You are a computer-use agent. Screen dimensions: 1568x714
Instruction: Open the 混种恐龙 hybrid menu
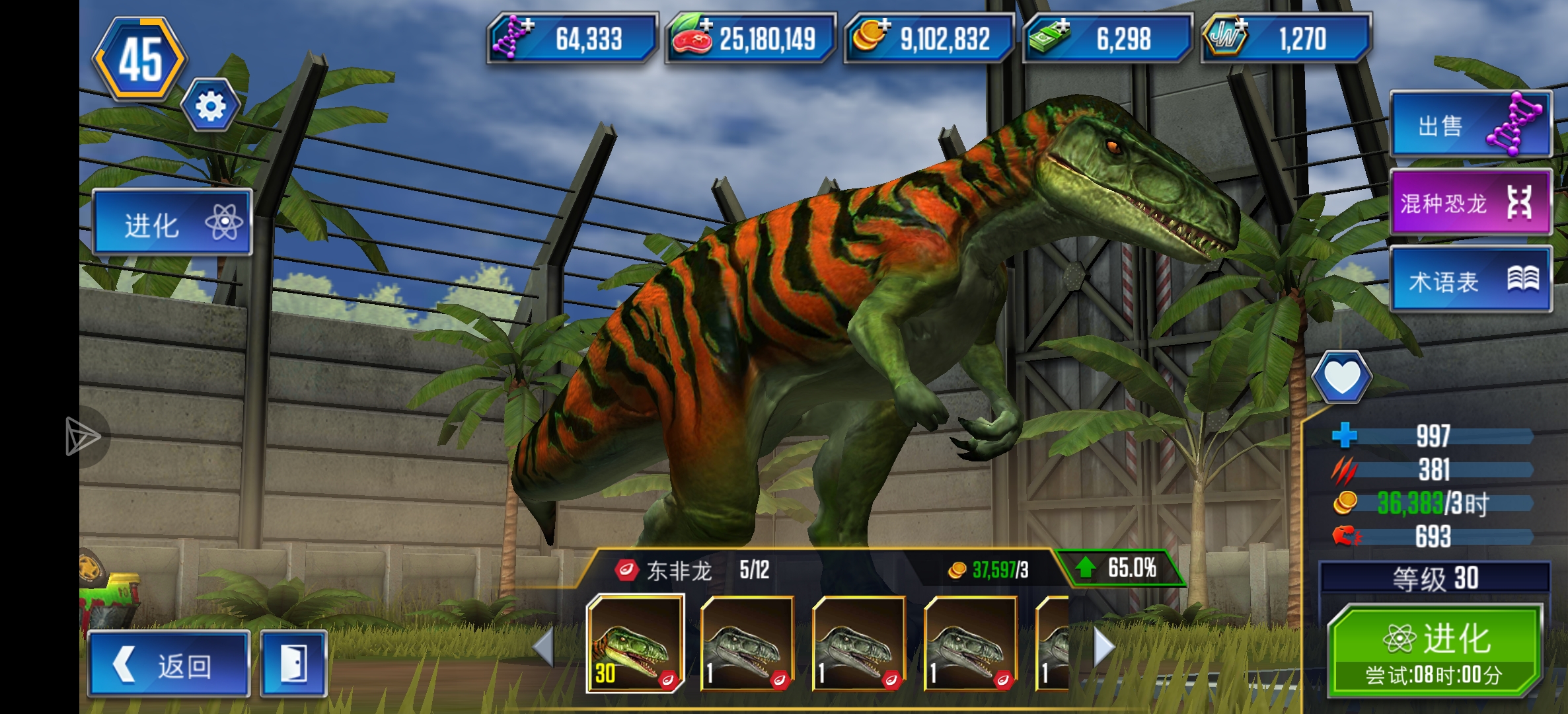point(1471,202)
